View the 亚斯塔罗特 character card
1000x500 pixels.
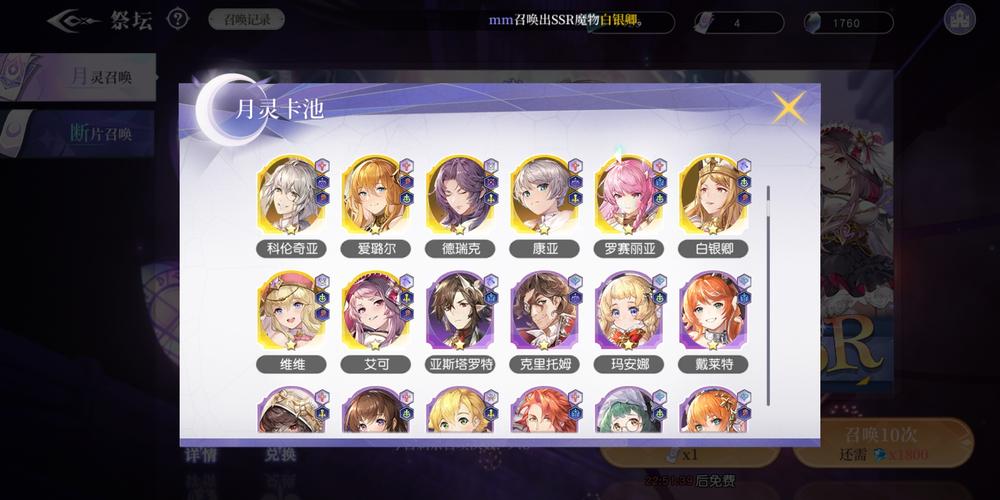[x=459, y=312]
